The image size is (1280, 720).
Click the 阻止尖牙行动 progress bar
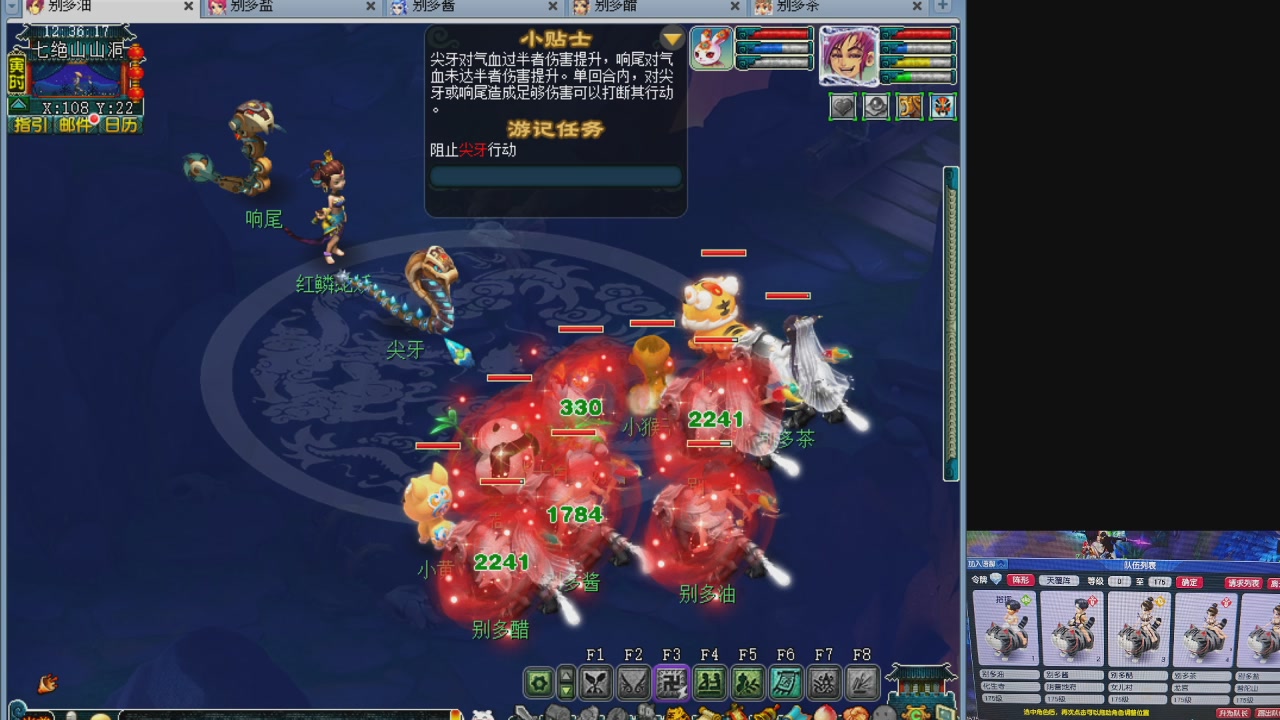coord(556,175)
